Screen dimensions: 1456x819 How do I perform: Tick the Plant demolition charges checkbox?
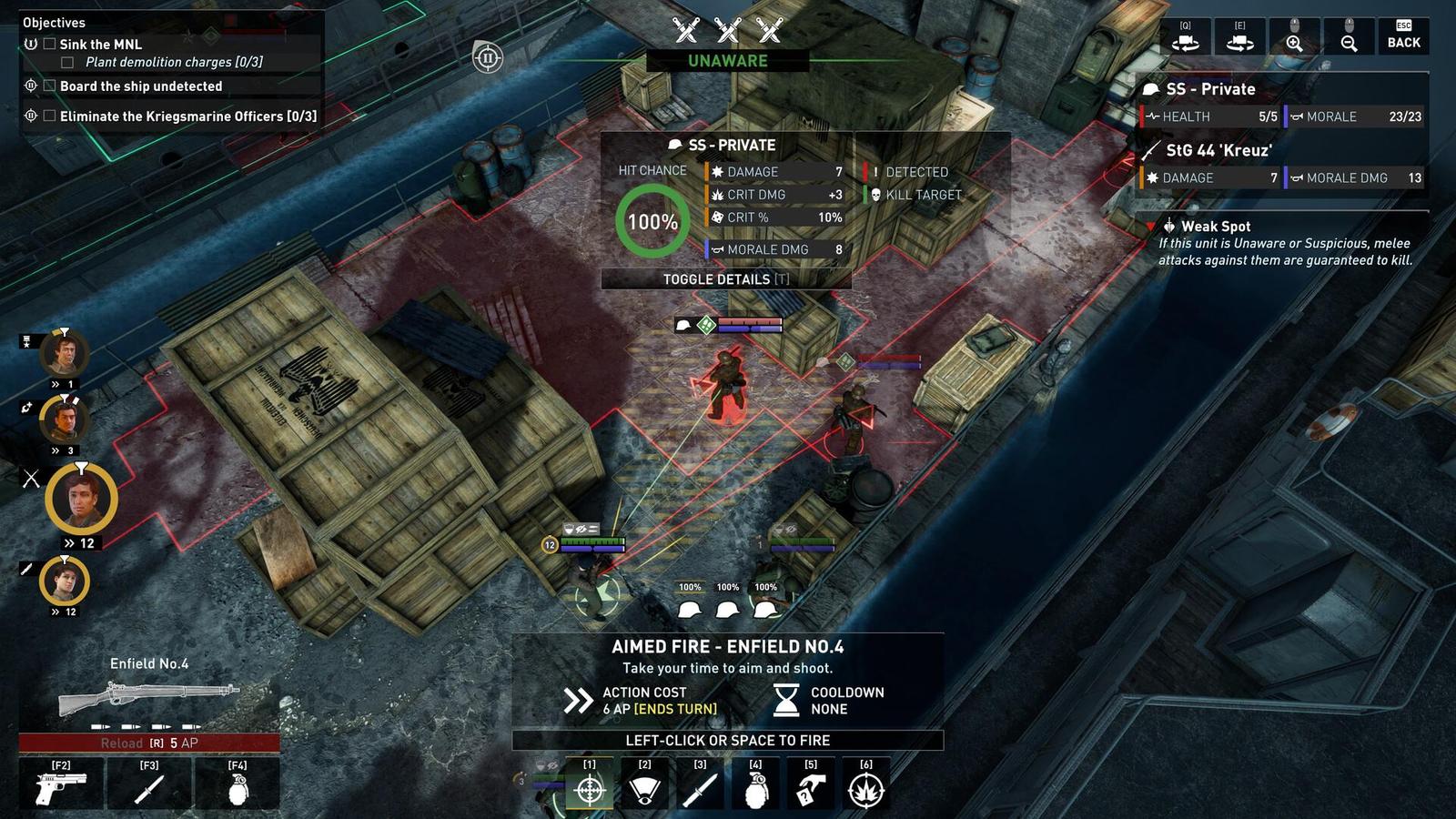(x=68, y=62)
